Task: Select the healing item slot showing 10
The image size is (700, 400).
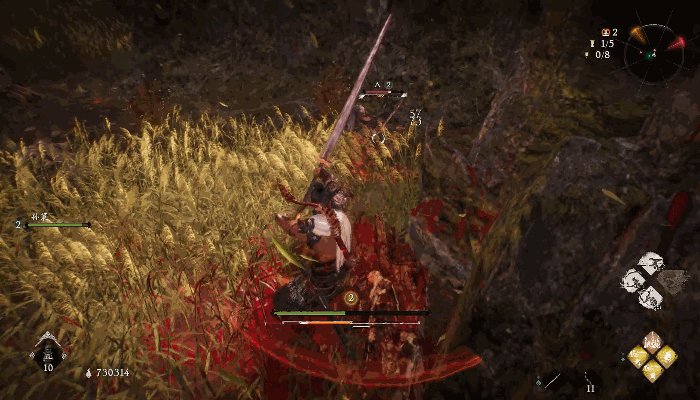Action: [47, 350]
